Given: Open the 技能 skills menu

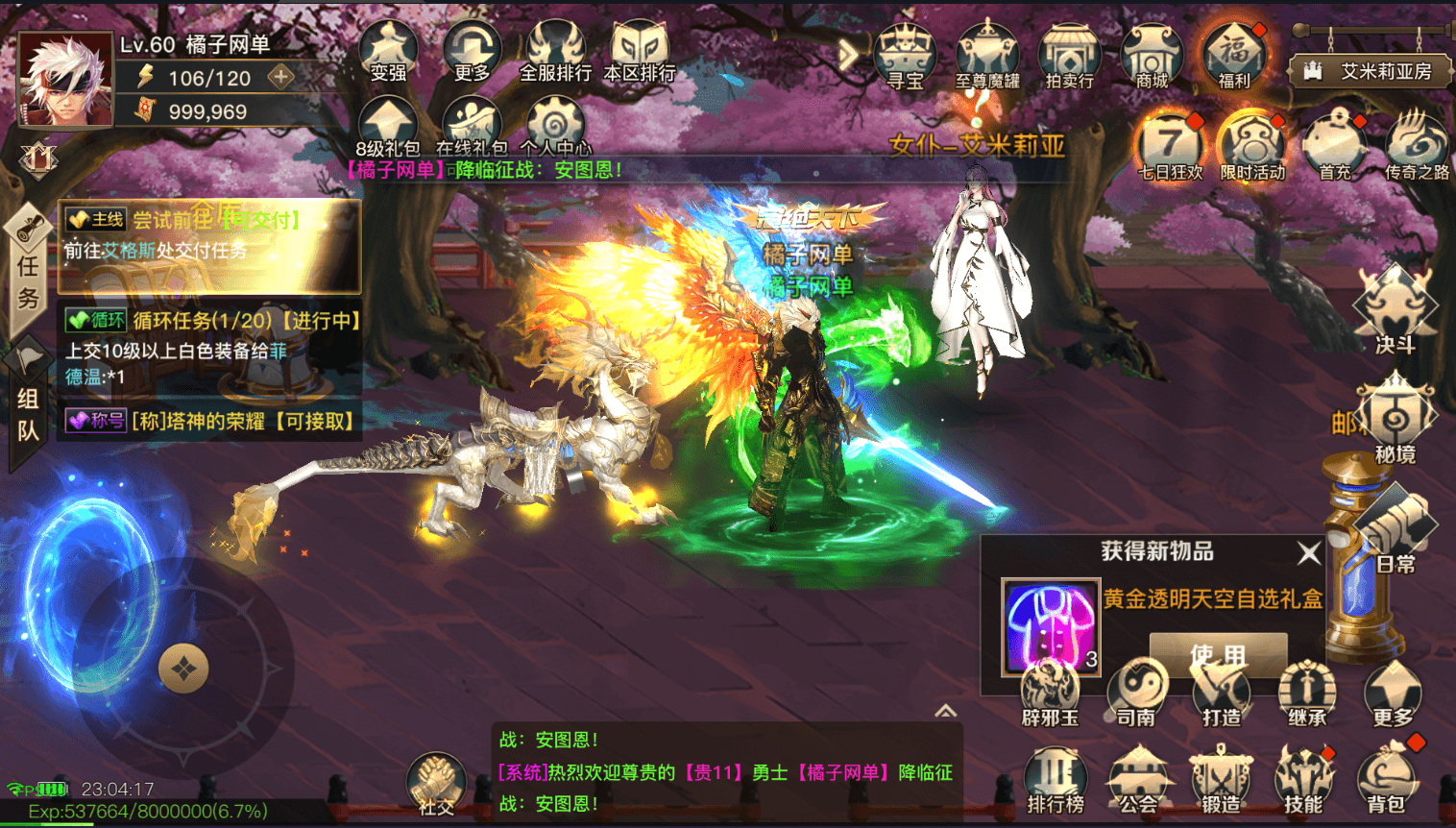Looking at the screenshot, I should tap(1303, 780).
